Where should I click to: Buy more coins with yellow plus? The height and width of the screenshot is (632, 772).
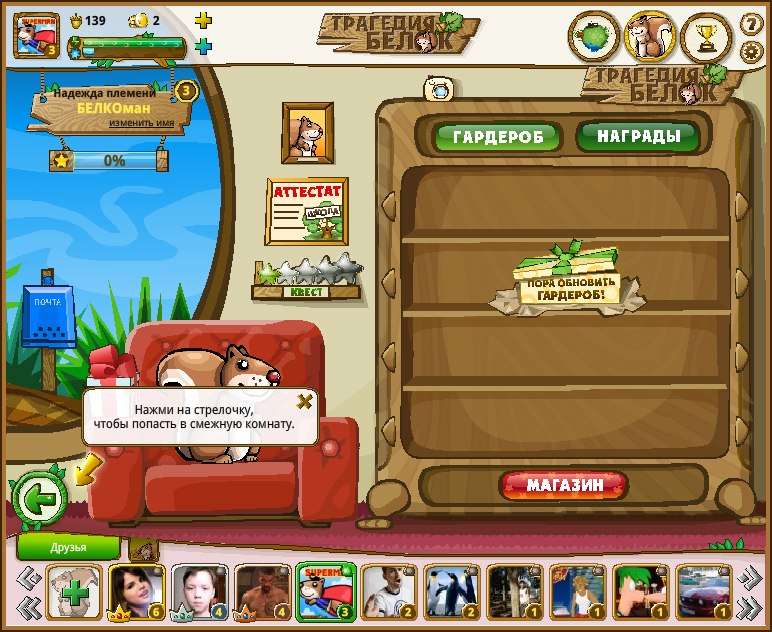pyautogui.click(x=203, y=20)
